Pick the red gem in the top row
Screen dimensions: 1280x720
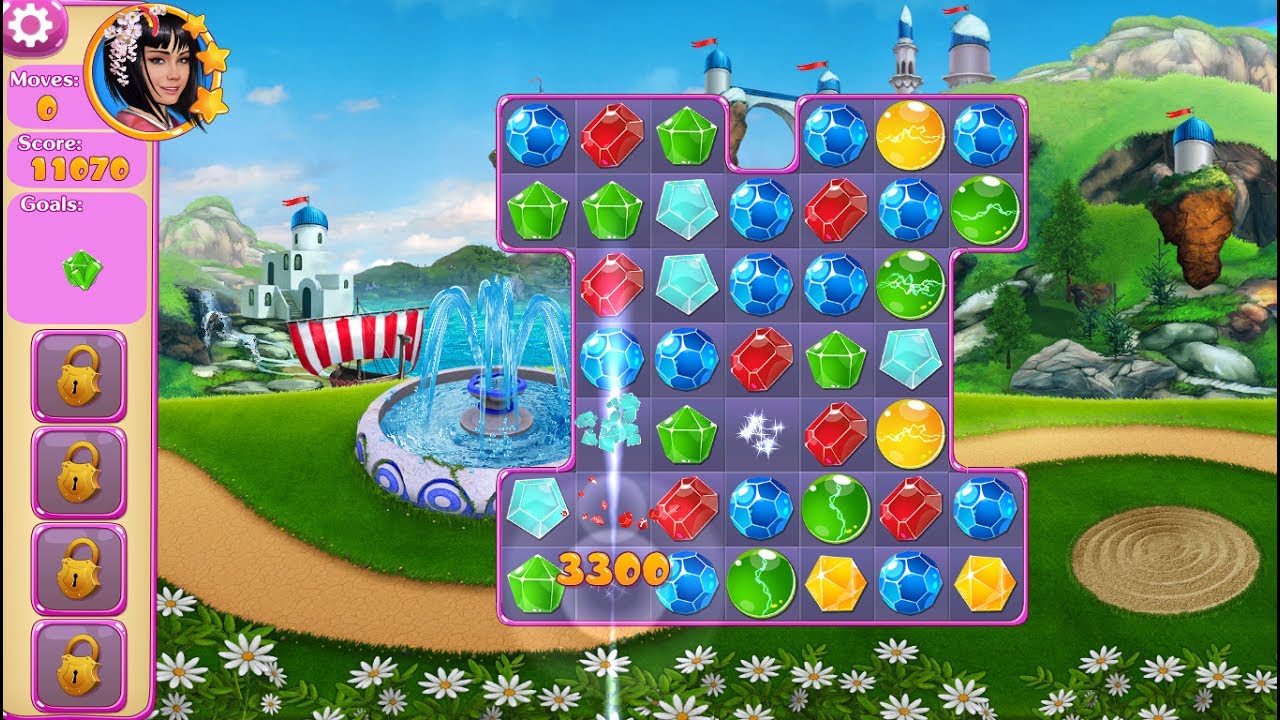tap(611, 135)
